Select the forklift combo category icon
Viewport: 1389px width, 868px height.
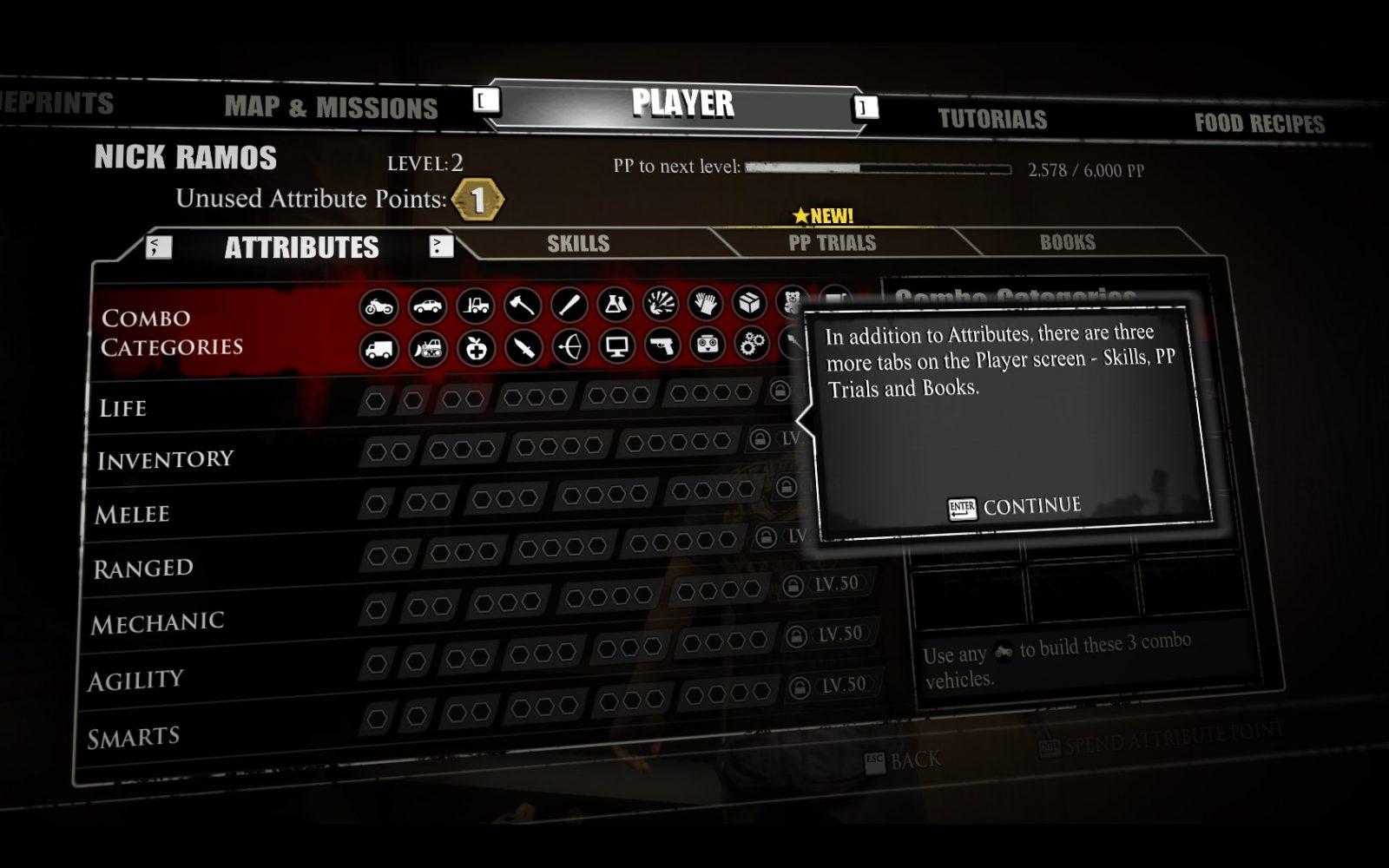click(x=475, y=306)
